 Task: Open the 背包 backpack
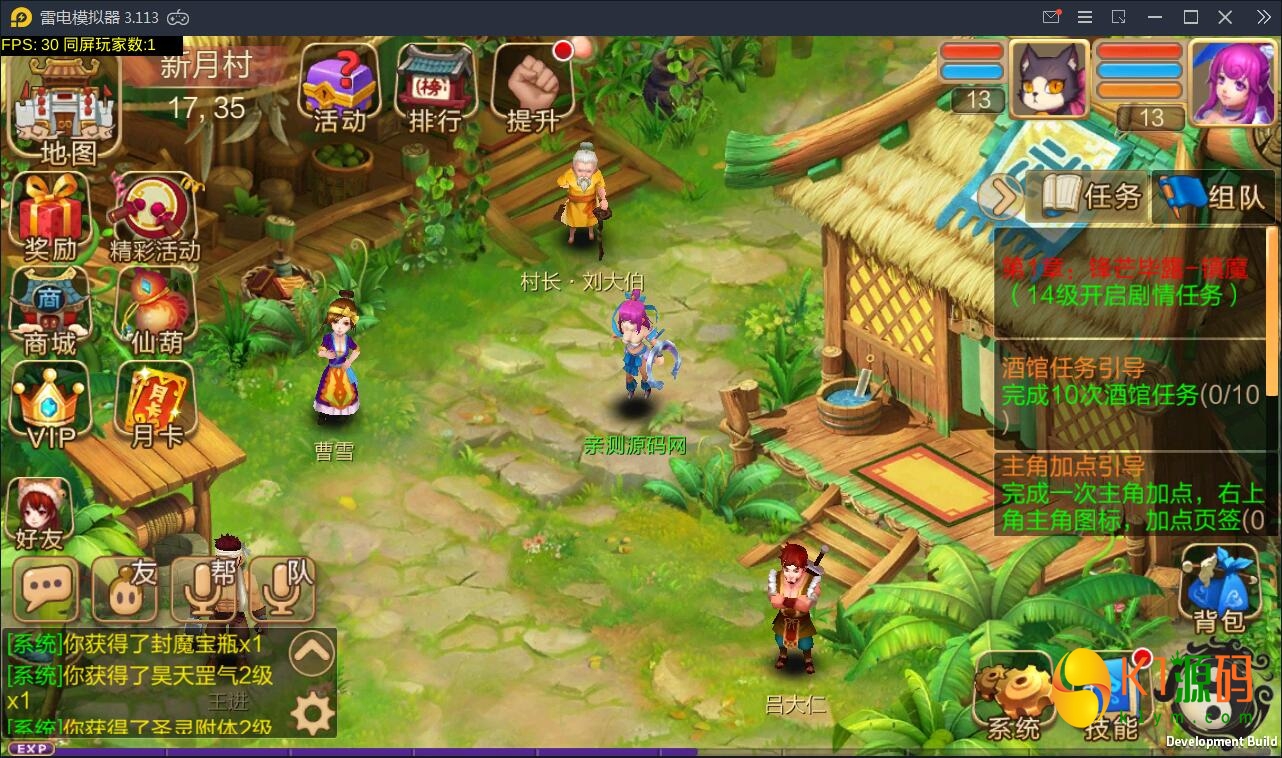point(1219,588)
